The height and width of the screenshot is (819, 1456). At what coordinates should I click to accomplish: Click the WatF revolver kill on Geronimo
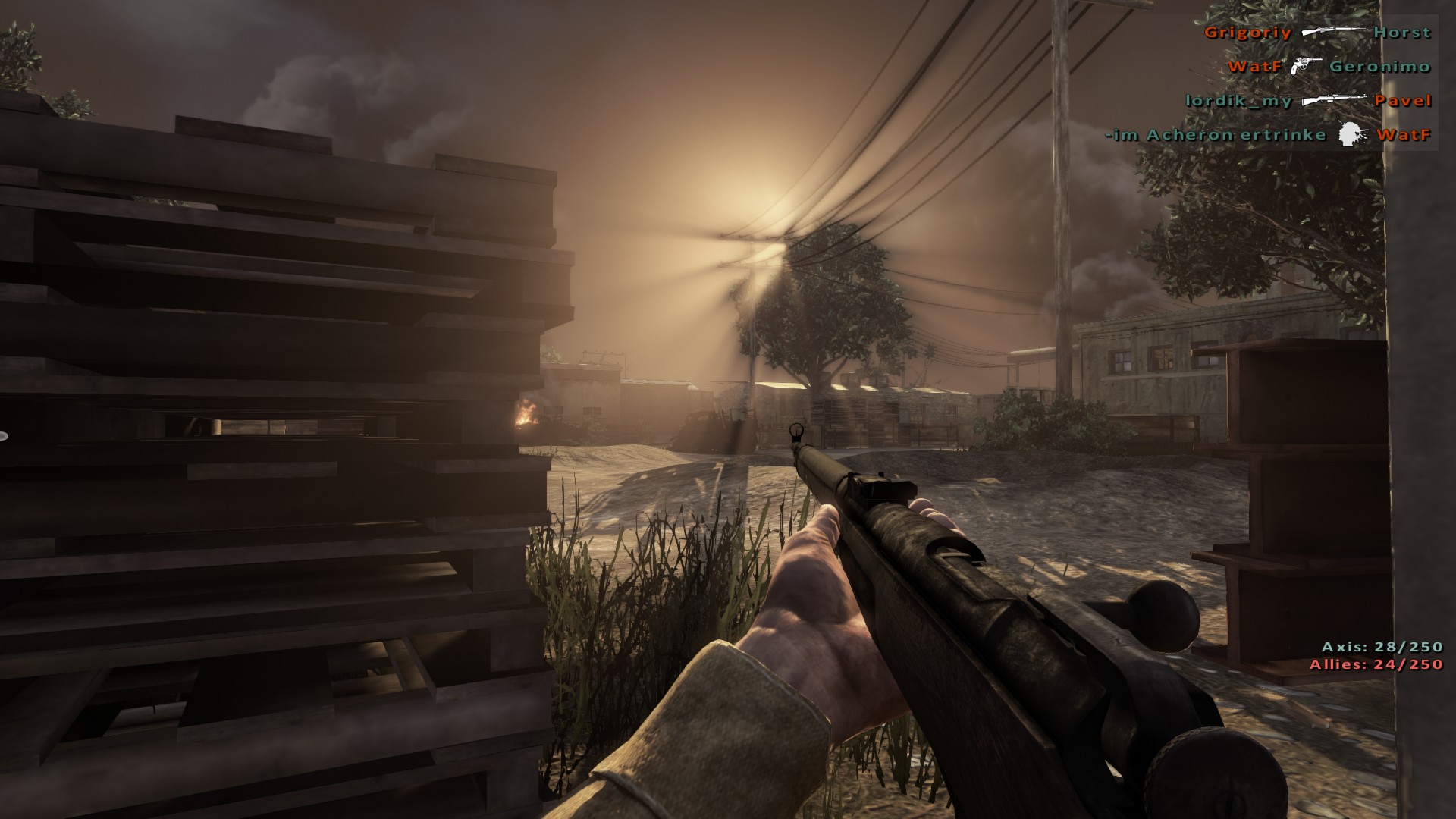[x=1329, y=67]
